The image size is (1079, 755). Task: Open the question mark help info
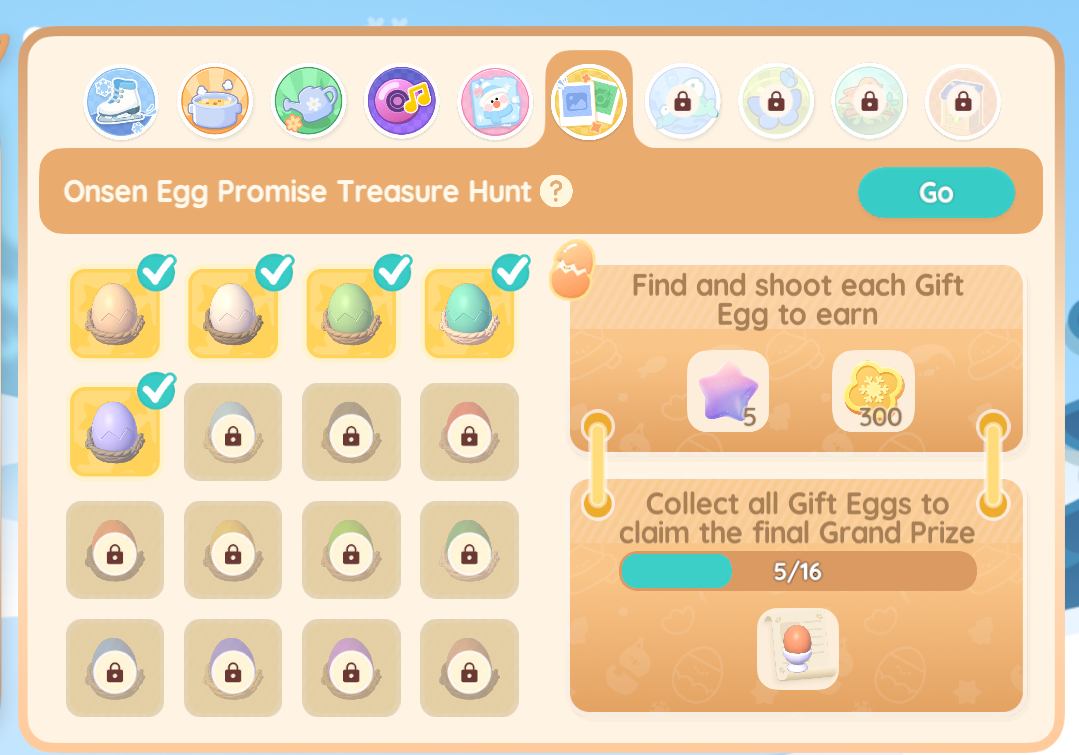[556, 190]
